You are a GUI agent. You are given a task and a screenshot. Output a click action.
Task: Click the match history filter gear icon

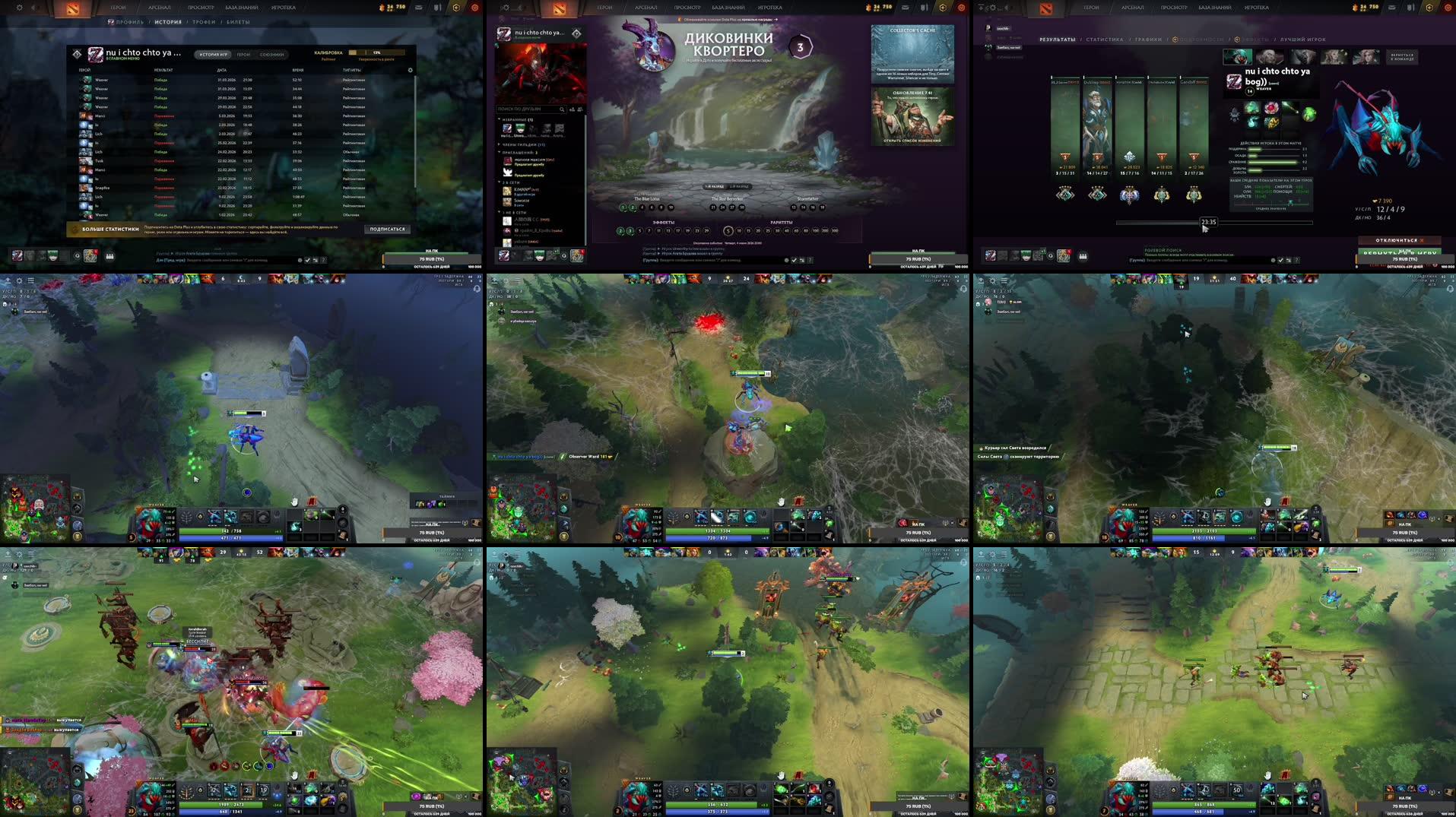[x=410, y=69]
